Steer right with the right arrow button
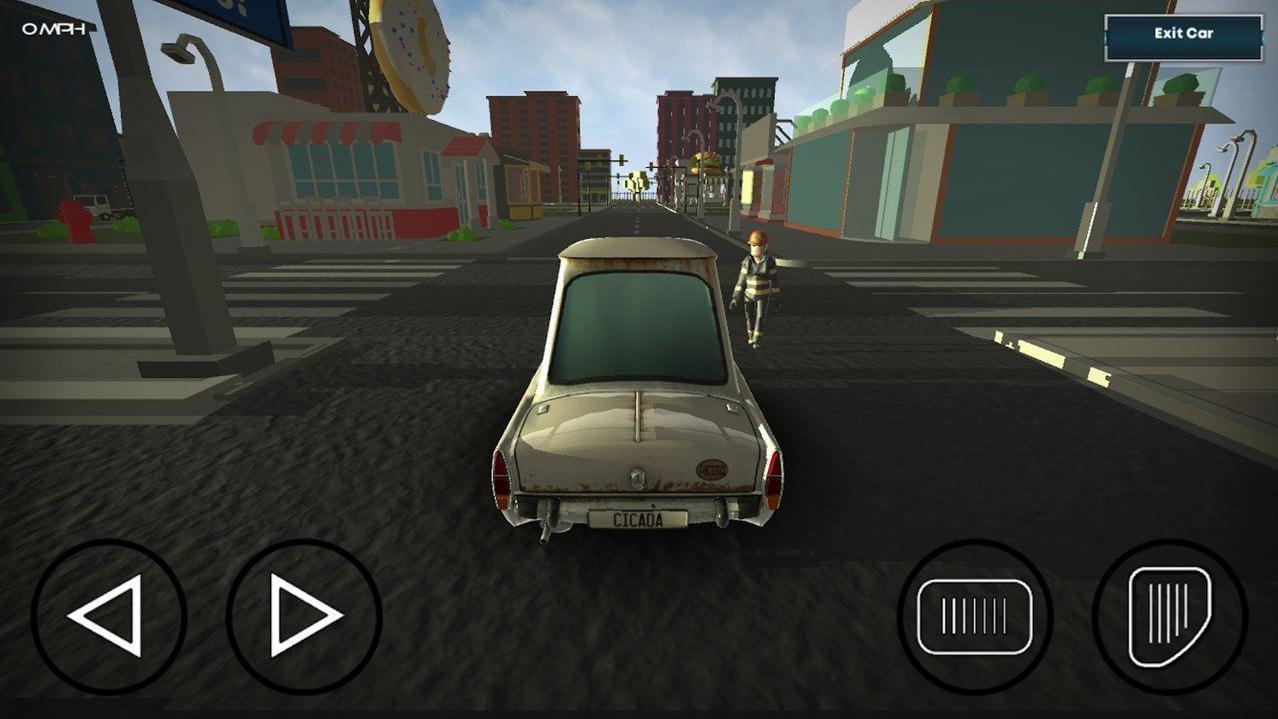This screenshot has width=1278, height=719. click(303, 616)
